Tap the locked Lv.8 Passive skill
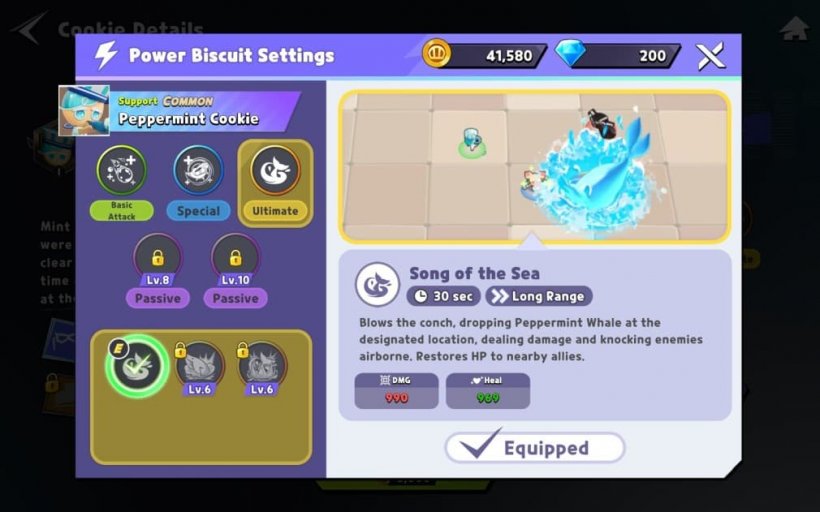 (x=158, y=259)
